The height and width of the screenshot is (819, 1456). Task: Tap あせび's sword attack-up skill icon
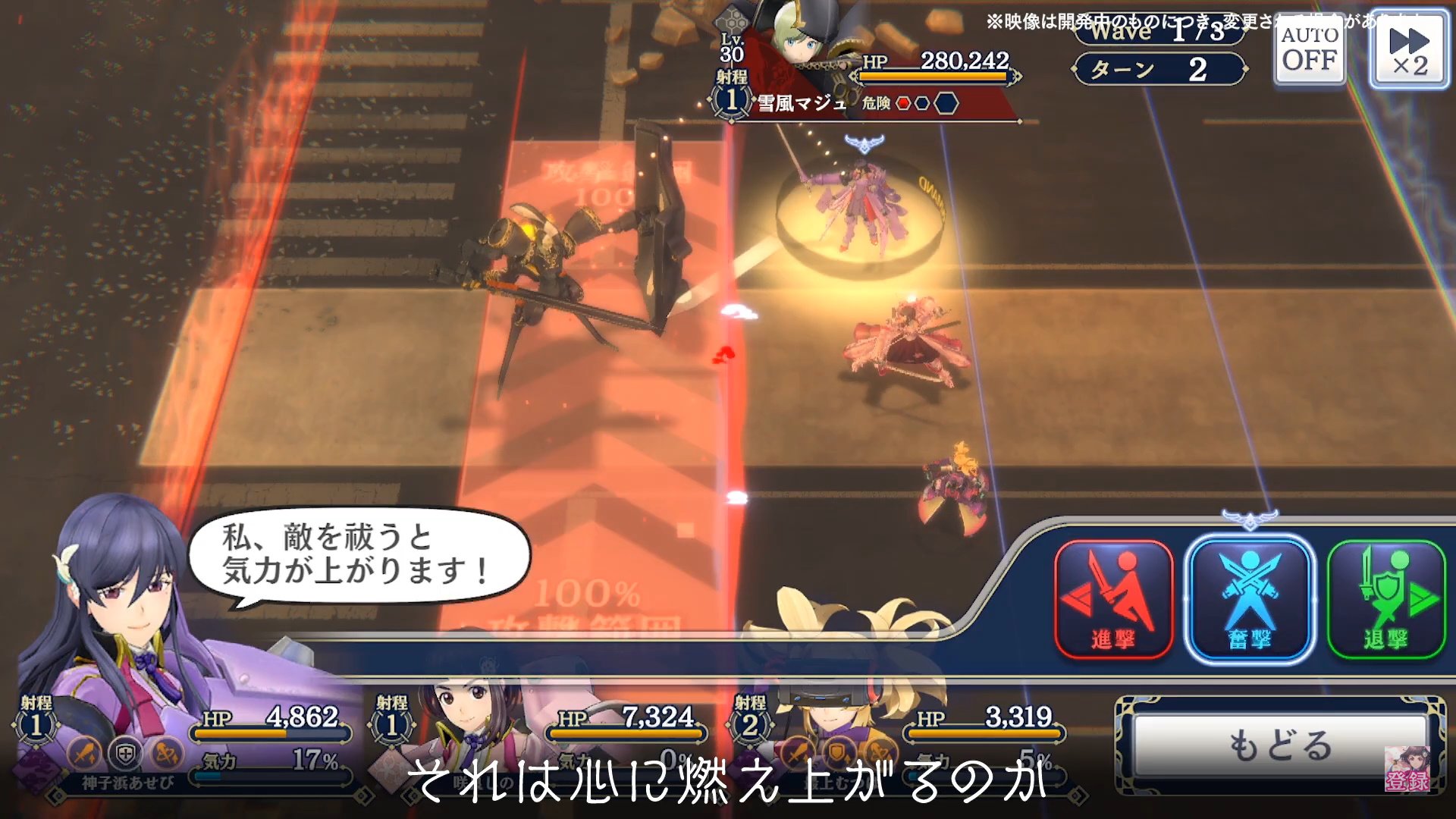click(x=85, y=753)
